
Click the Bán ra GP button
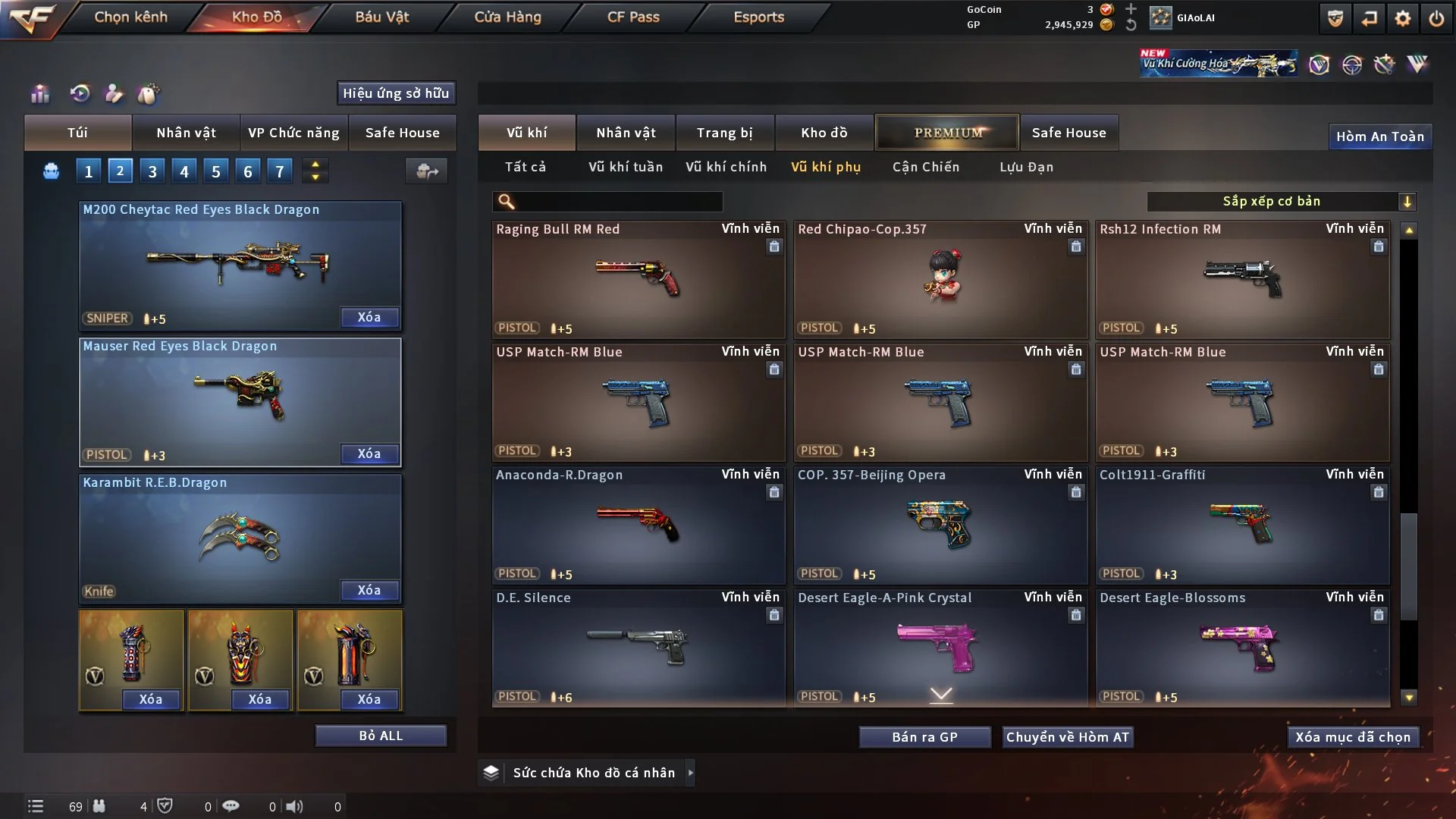point(924,737)
